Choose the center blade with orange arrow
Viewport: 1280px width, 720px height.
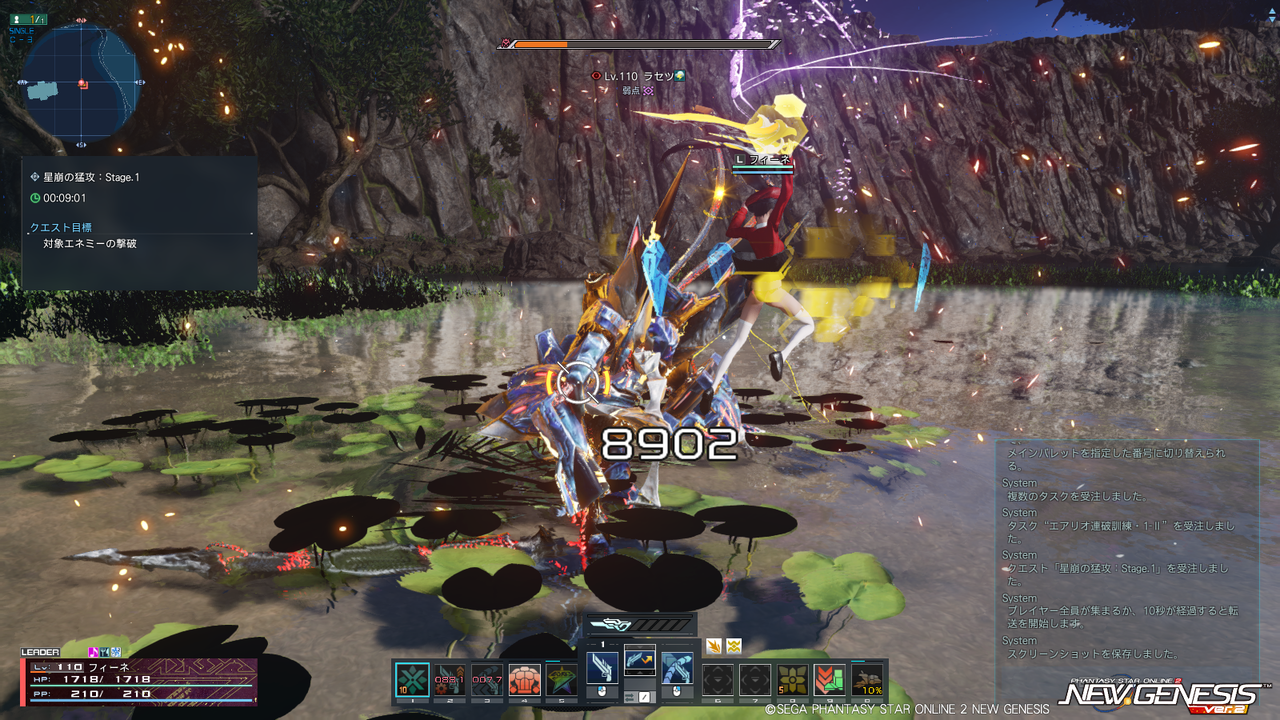[x=640, y=659]
